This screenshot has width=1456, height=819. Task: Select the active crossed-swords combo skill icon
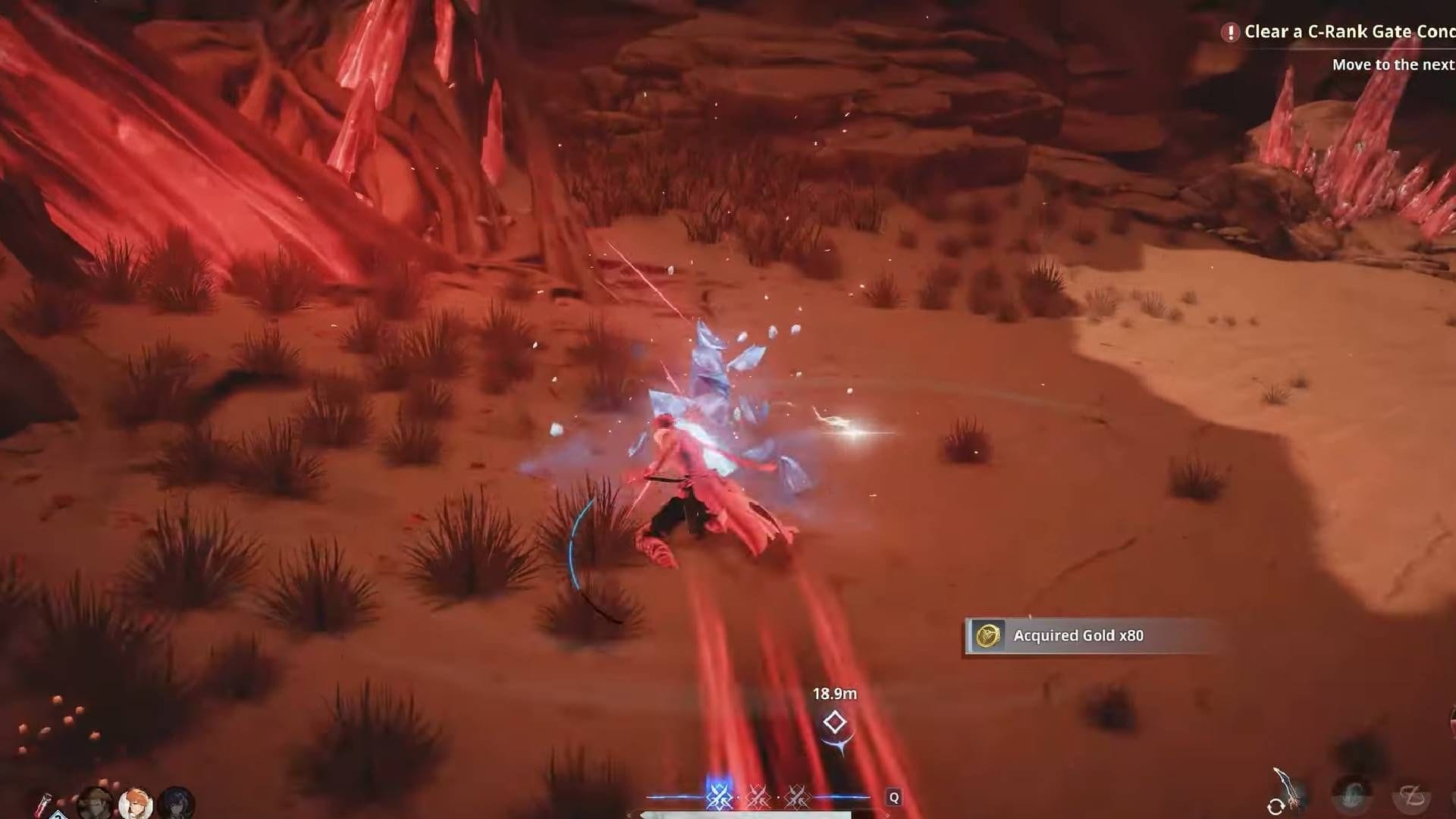[718, 796]
